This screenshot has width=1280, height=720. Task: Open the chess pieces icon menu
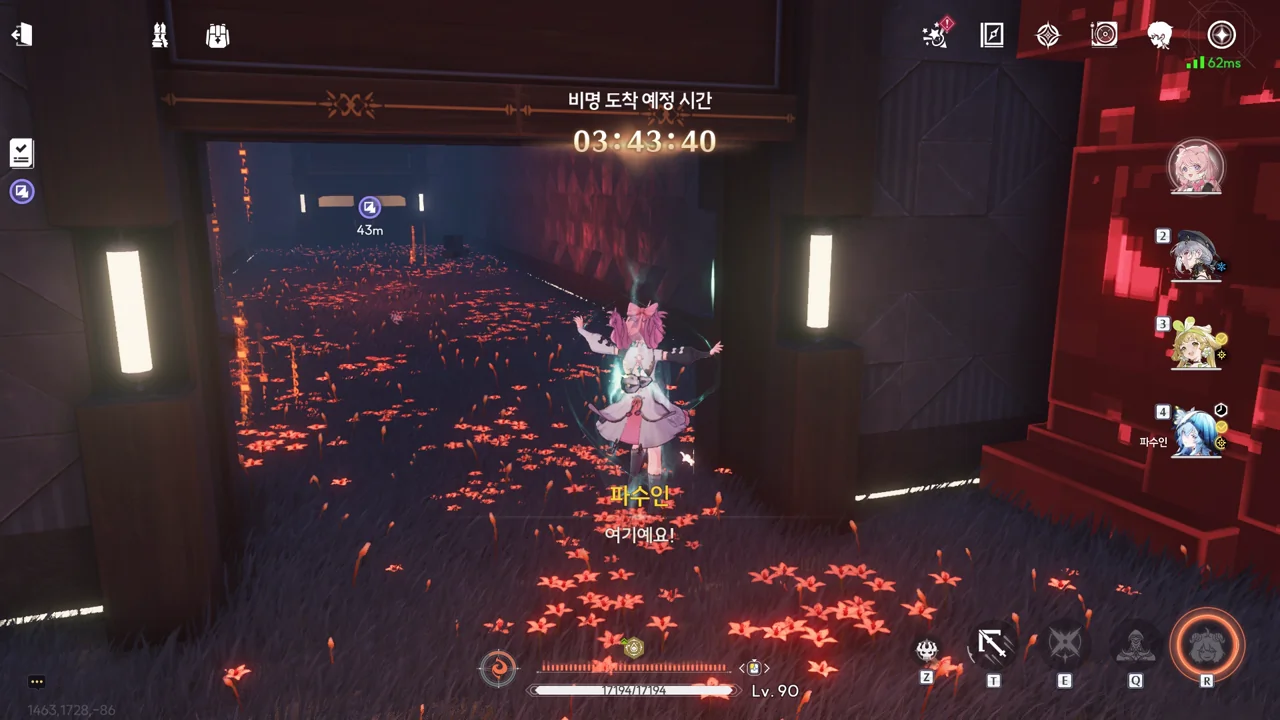(x=159, y=36)
